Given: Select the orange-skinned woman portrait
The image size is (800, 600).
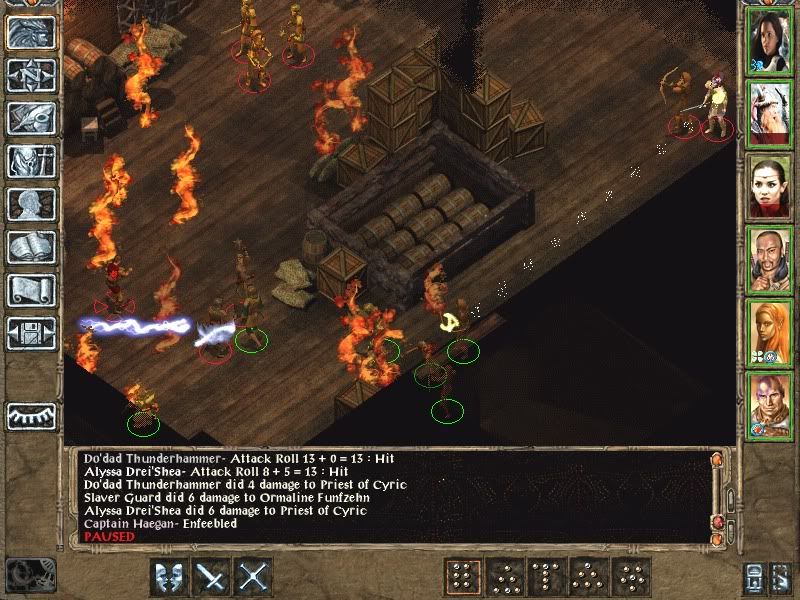Looking at the screenshot, I should (x=769, y=331).
